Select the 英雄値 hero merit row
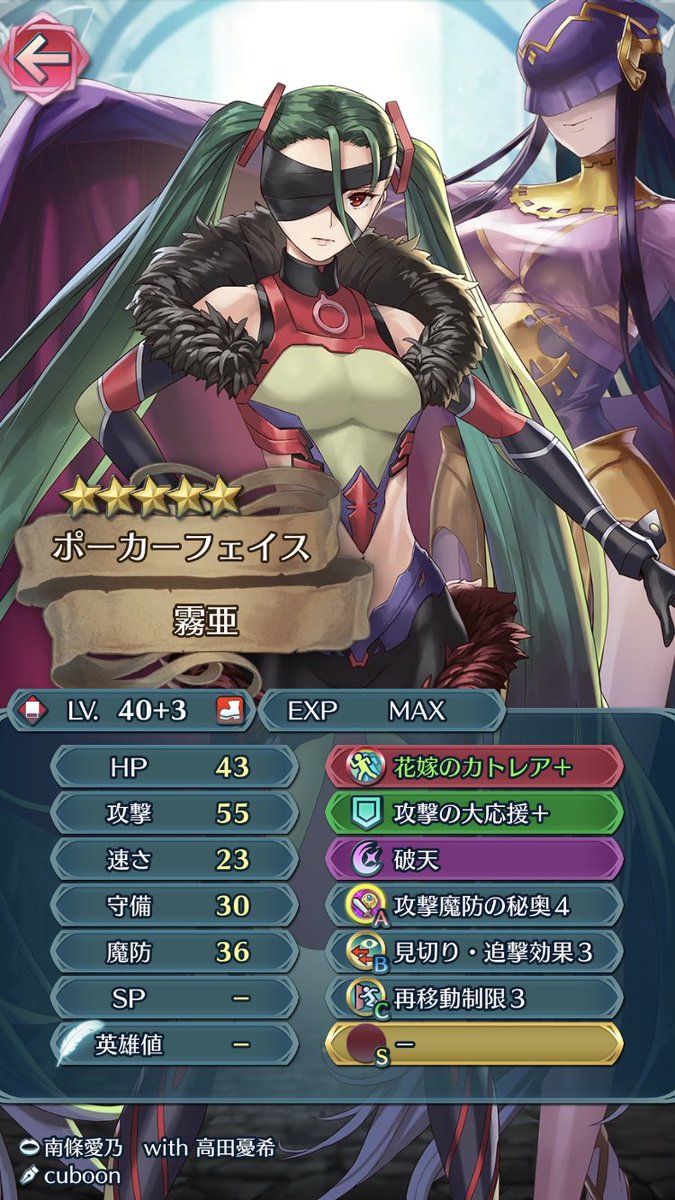 tap(173, 1044)
